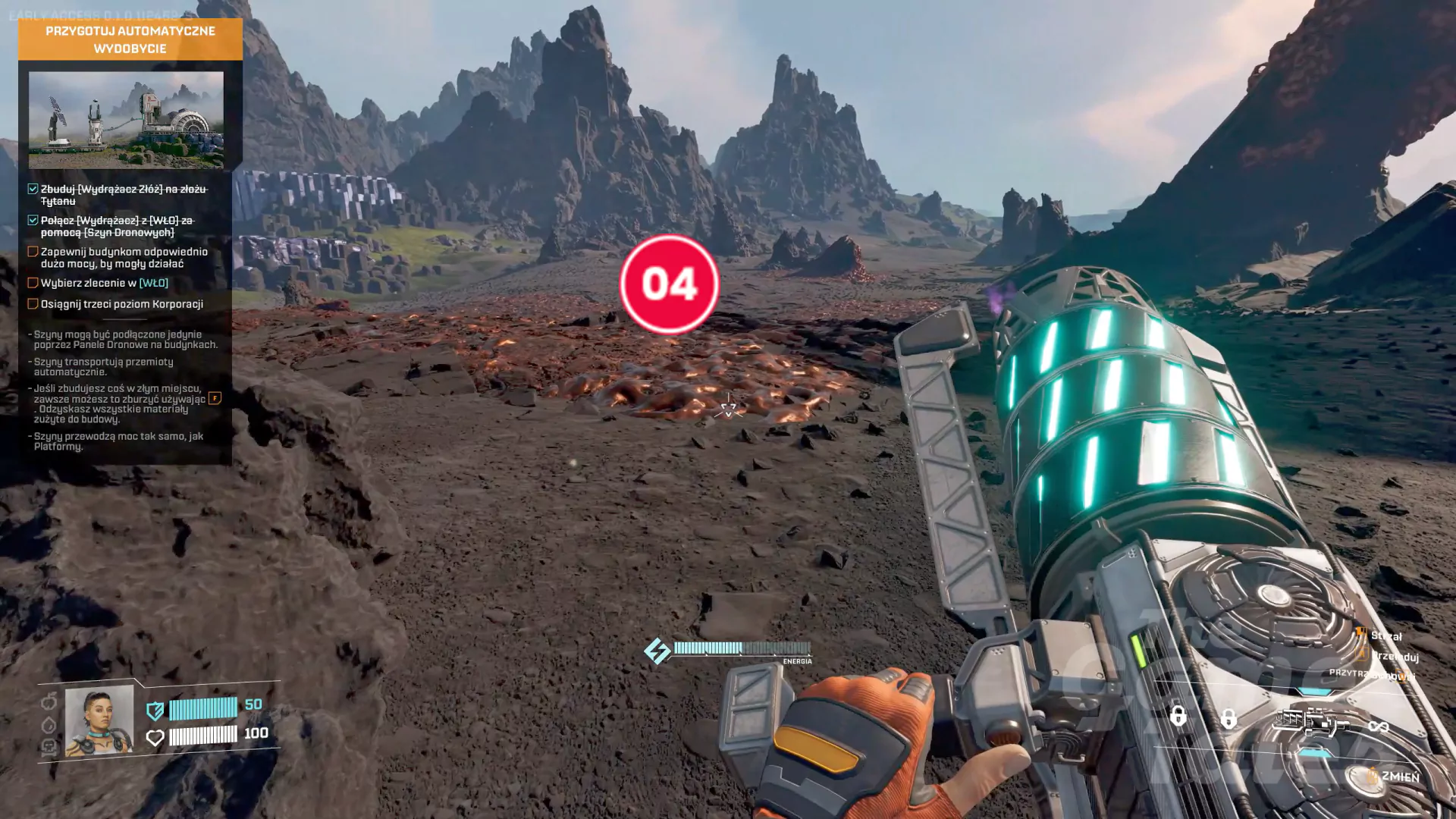Click the blue shield icon
This screenshot has width=1456, height=819.
tap(155, 711)
